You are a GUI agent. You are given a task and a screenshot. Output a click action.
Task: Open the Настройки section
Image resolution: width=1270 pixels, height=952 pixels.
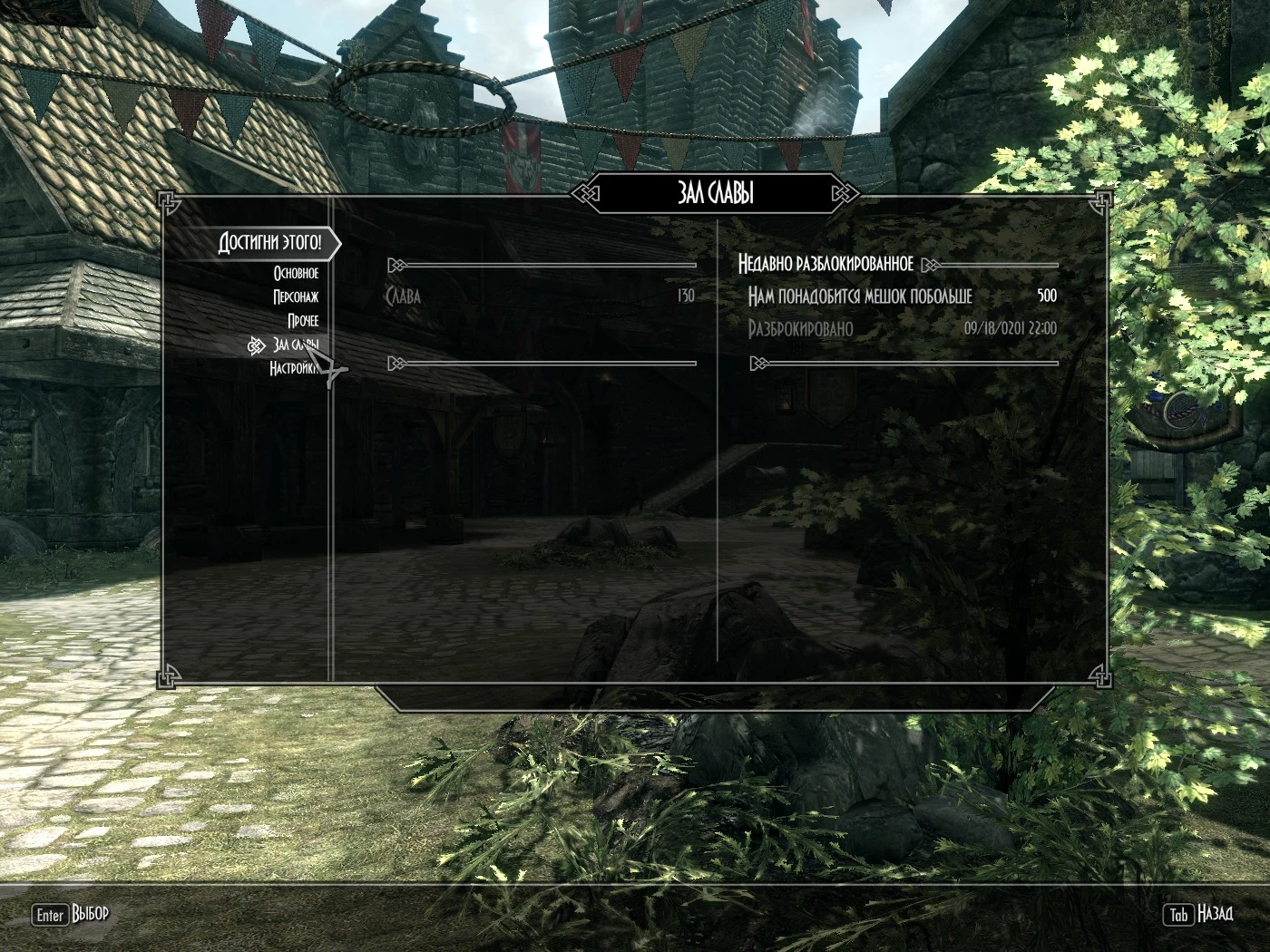(x=292, y=369)
